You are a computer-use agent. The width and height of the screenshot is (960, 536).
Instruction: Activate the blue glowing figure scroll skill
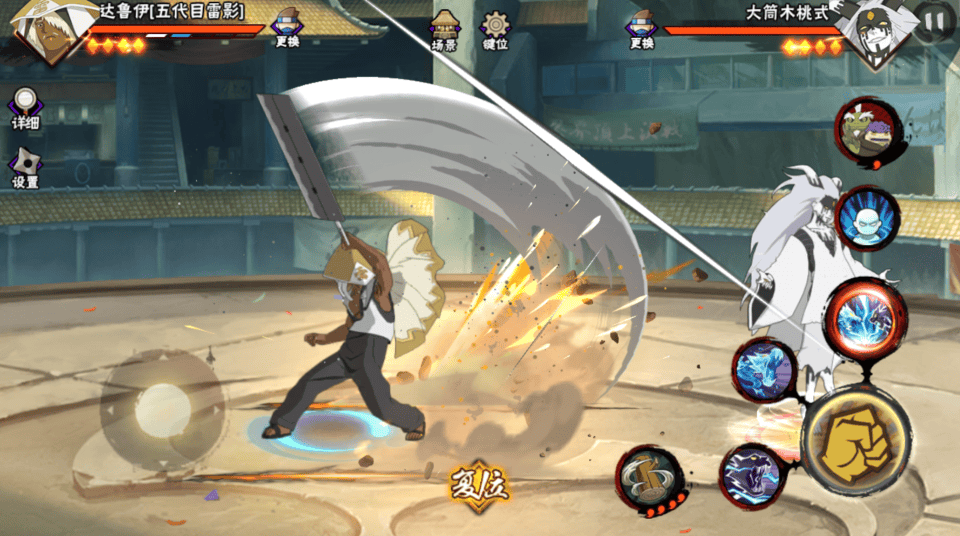tap(867, 218)
